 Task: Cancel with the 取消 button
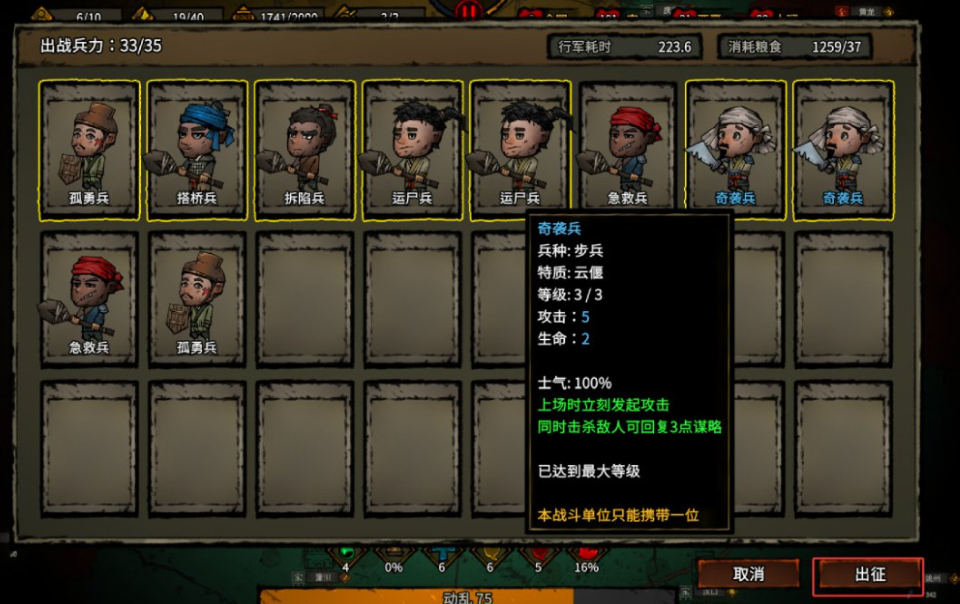(x=748, y=574)
